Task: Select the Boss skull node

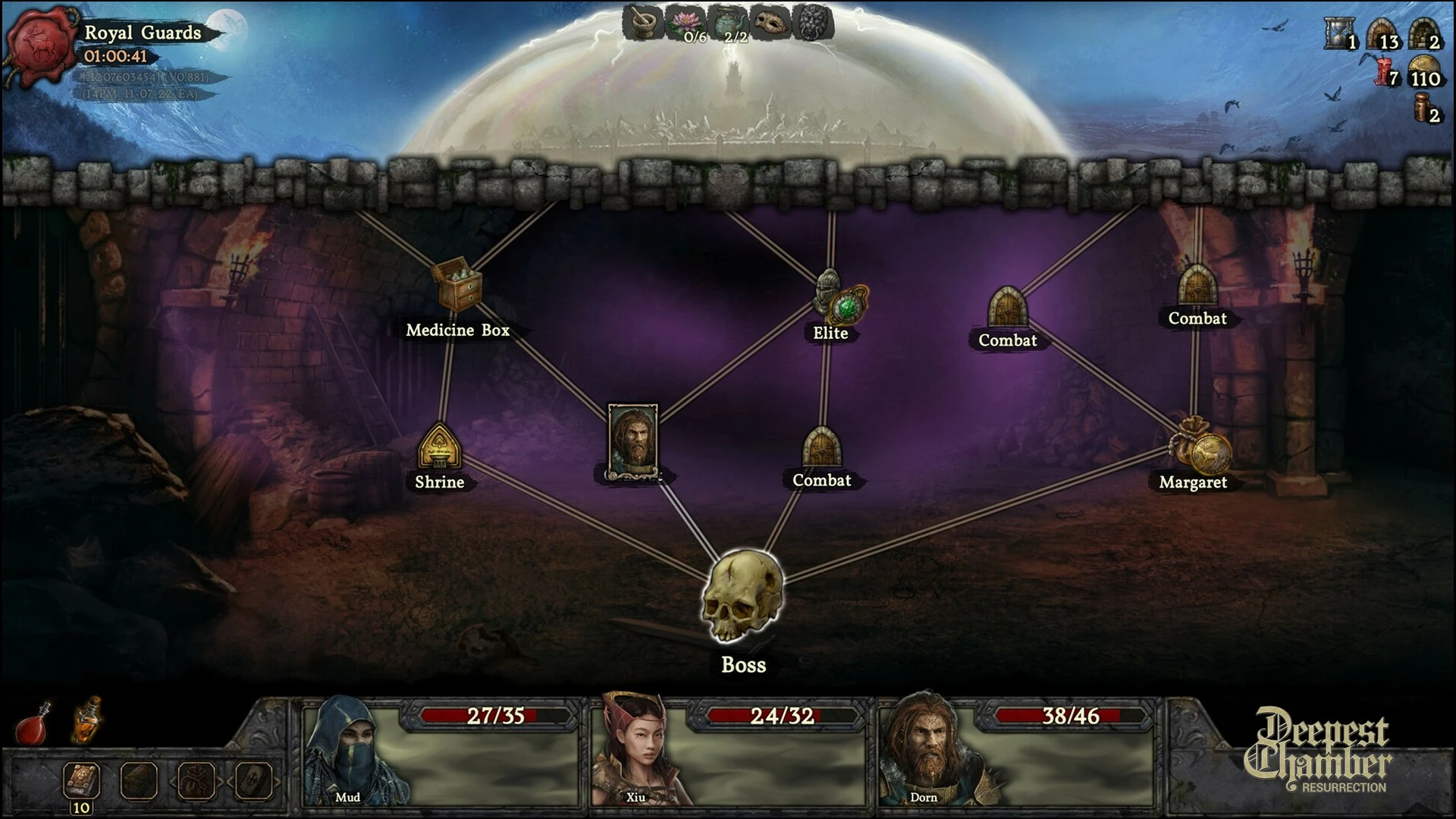Action: (x=742, y=597)
